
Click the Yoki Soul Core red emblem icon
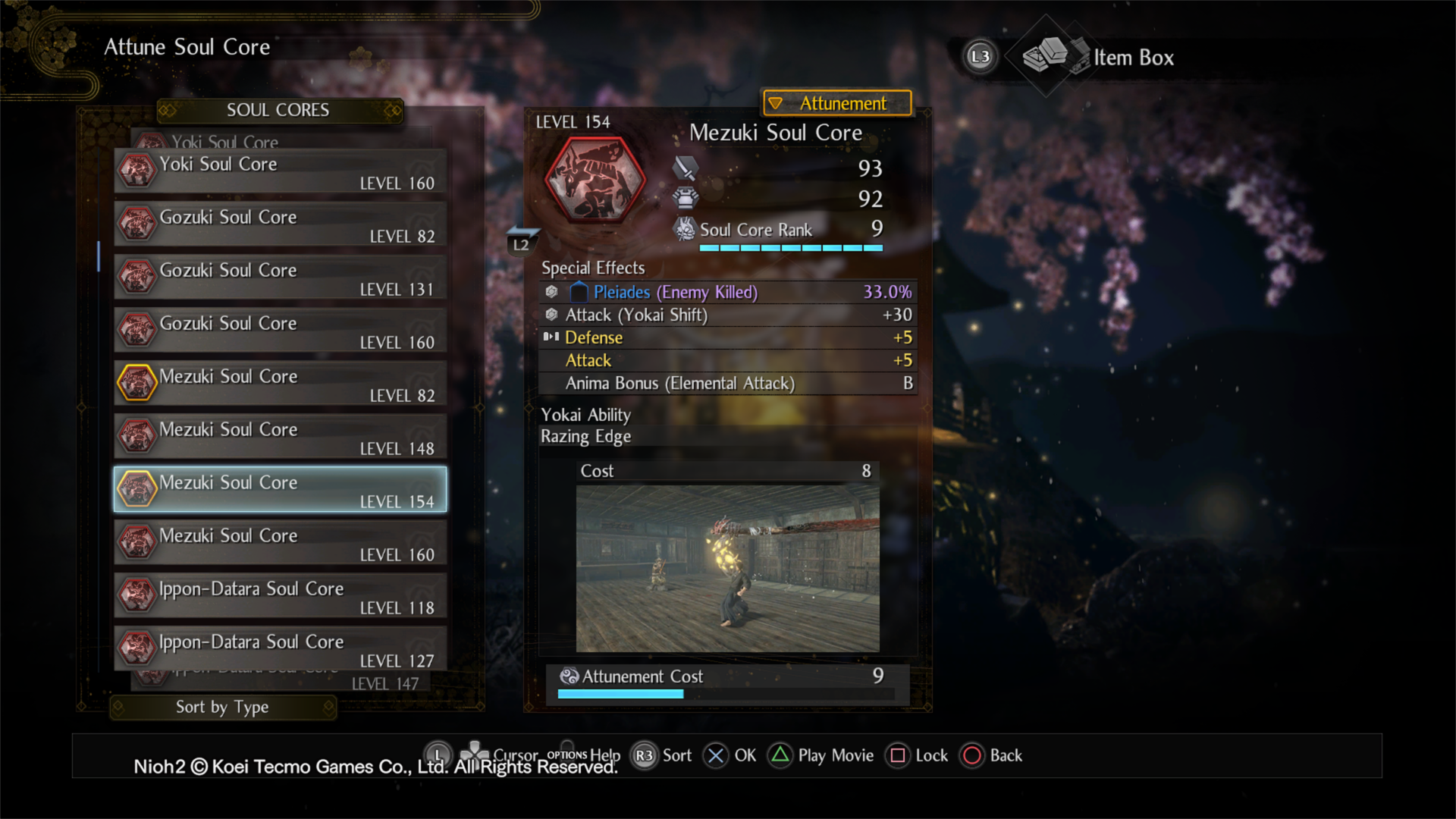(137, 171)
